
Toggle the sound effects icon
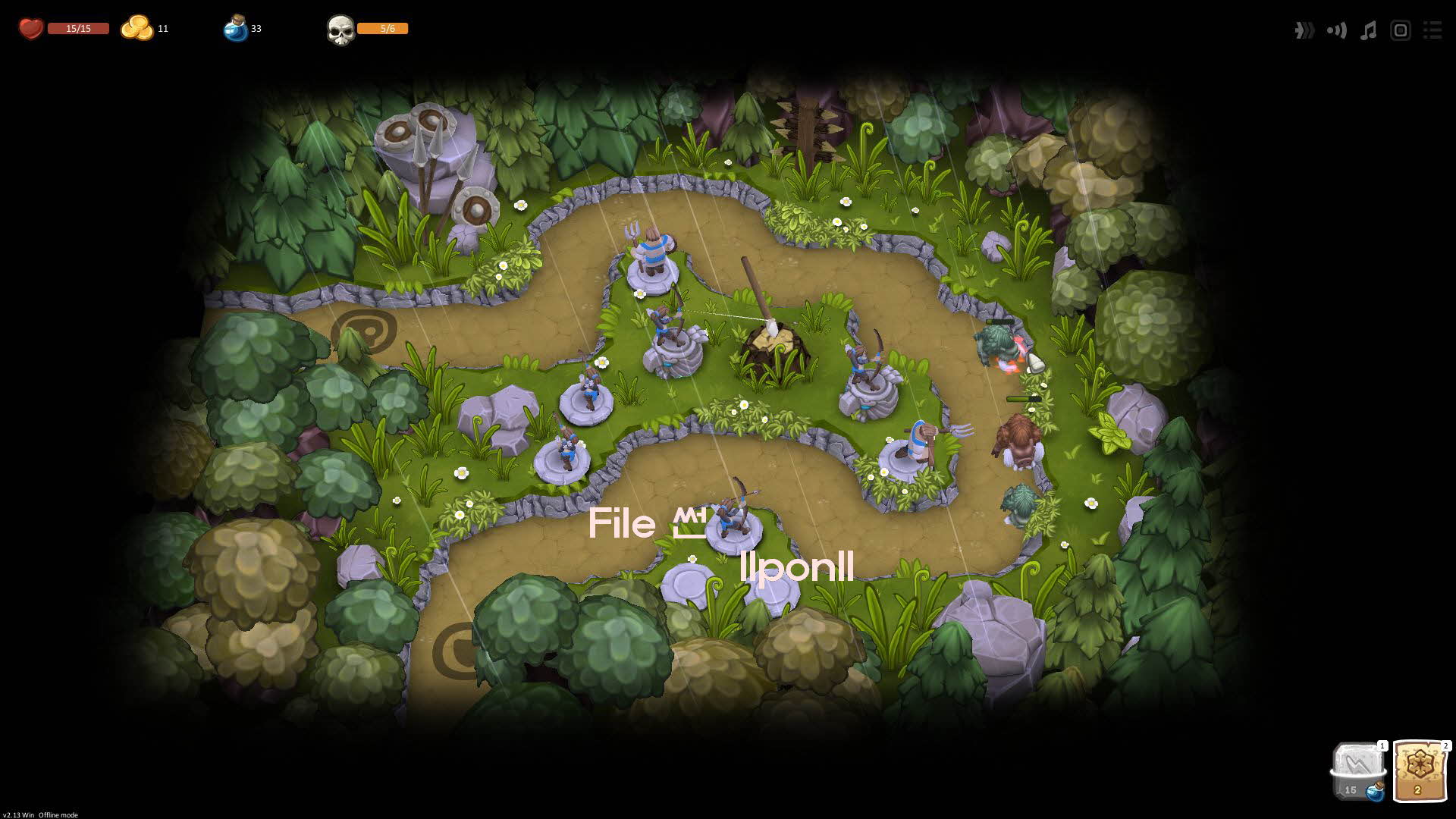point(1336,30)
